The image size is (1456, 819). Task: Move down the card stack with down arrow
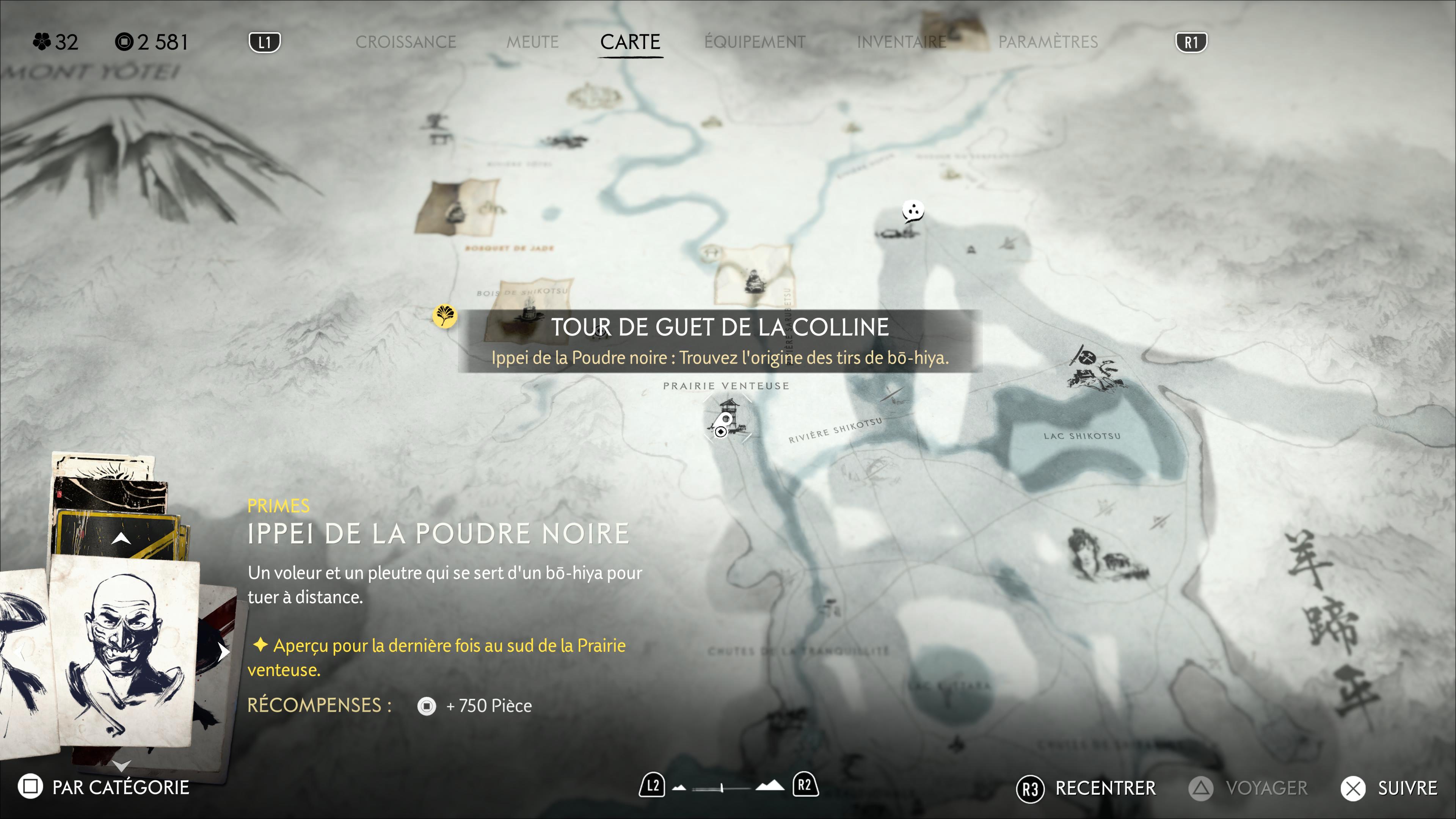[x=121, y=765]
